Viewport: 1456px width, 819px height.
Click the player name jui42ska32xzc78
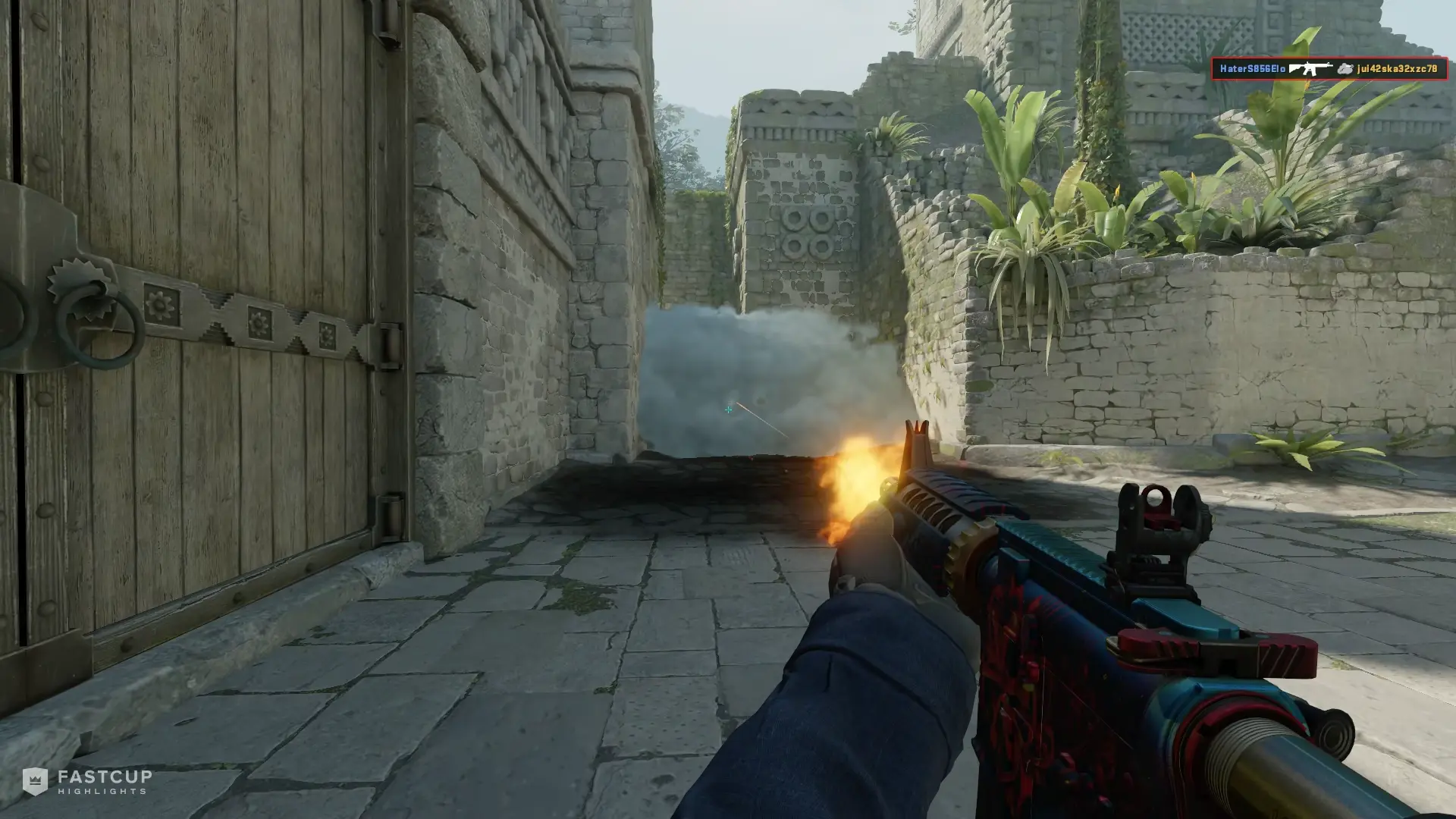click(1399, 70)
